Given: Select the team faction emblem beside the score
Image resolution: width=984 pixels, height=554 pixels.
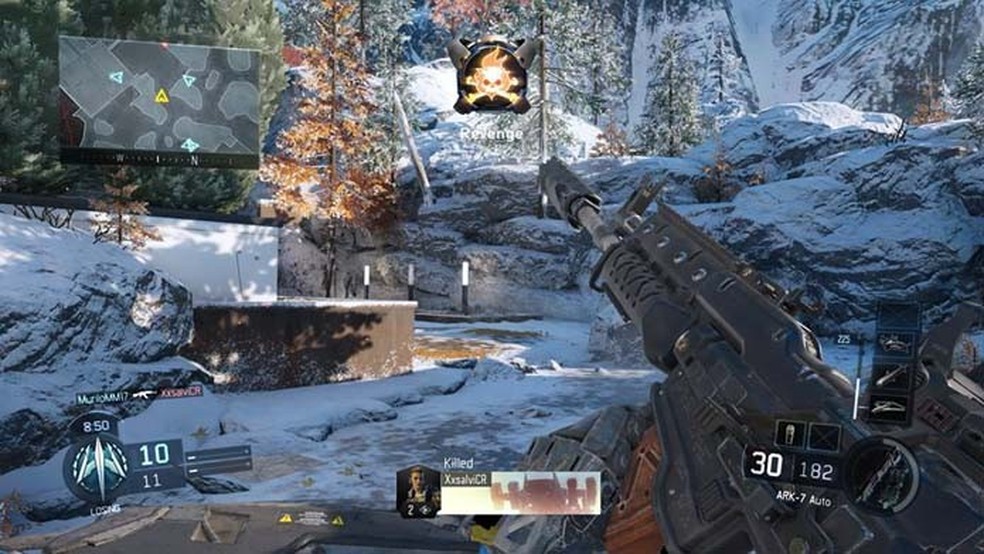Looking at the screenshot, I should click(x=97, y=466).
